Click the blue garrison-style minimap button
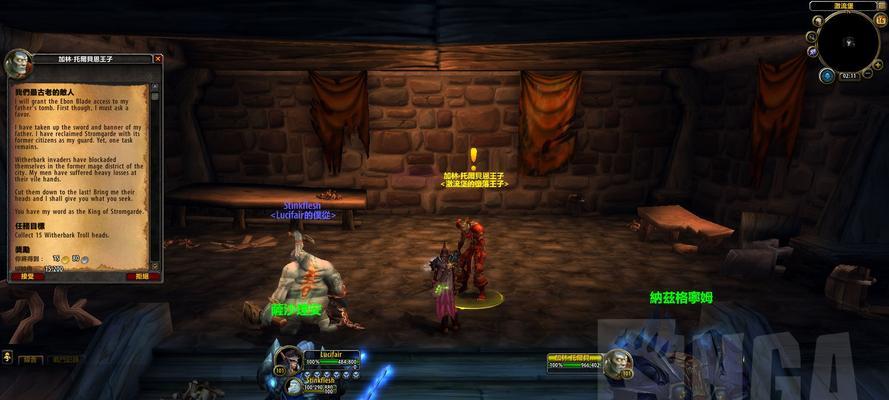 827,75
